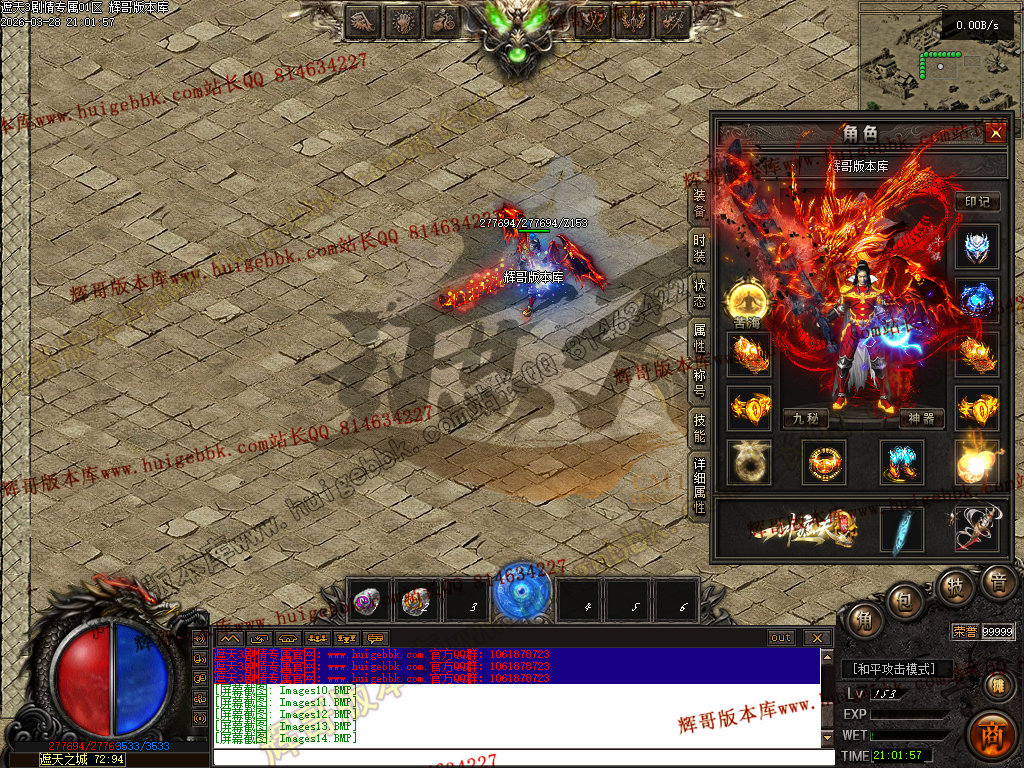This screenshot has width=1024, height=768.
Task: Click the chat window's out button
Action: click(x=781, y=638)
